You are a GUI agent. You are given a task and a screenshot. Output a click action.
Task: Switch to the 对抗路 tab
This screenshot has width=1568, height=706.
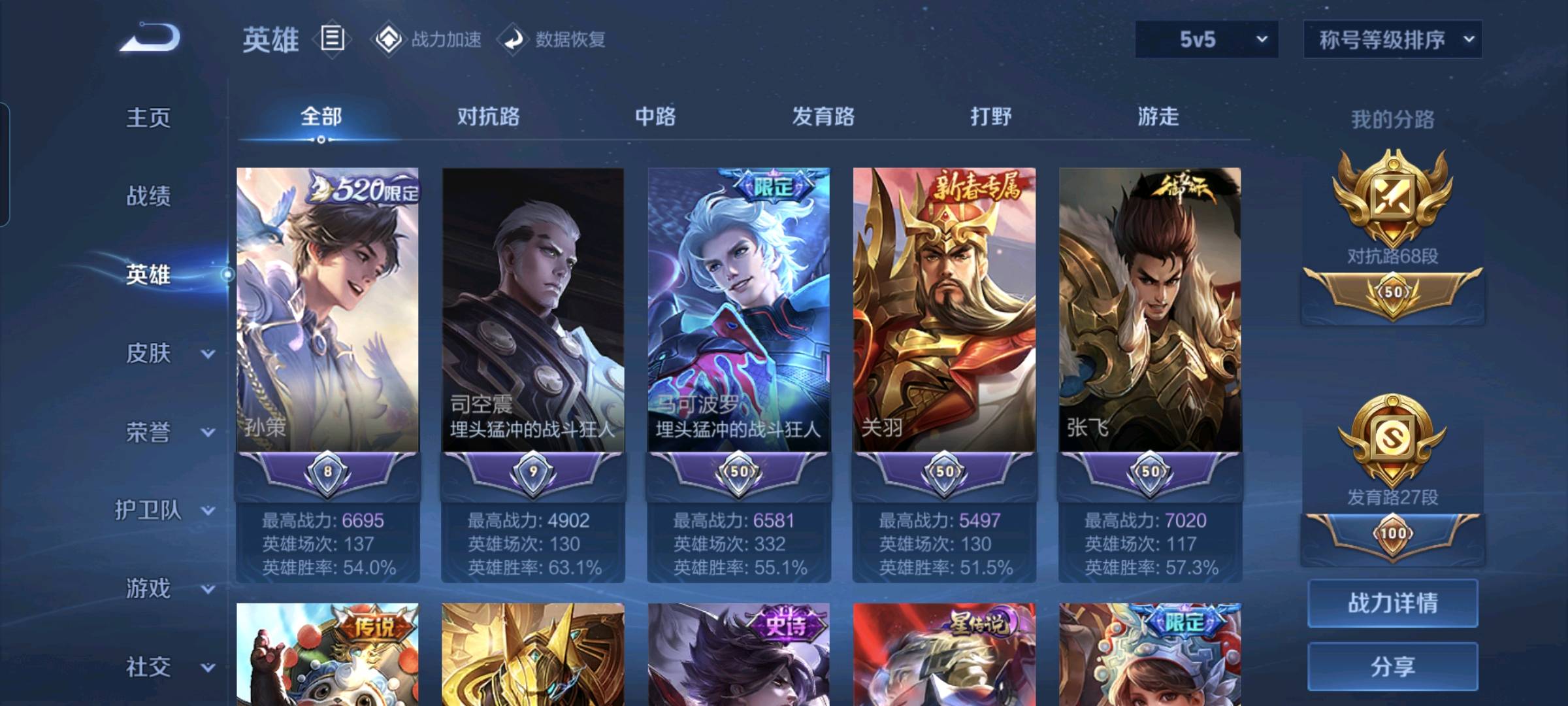point(488,116)
